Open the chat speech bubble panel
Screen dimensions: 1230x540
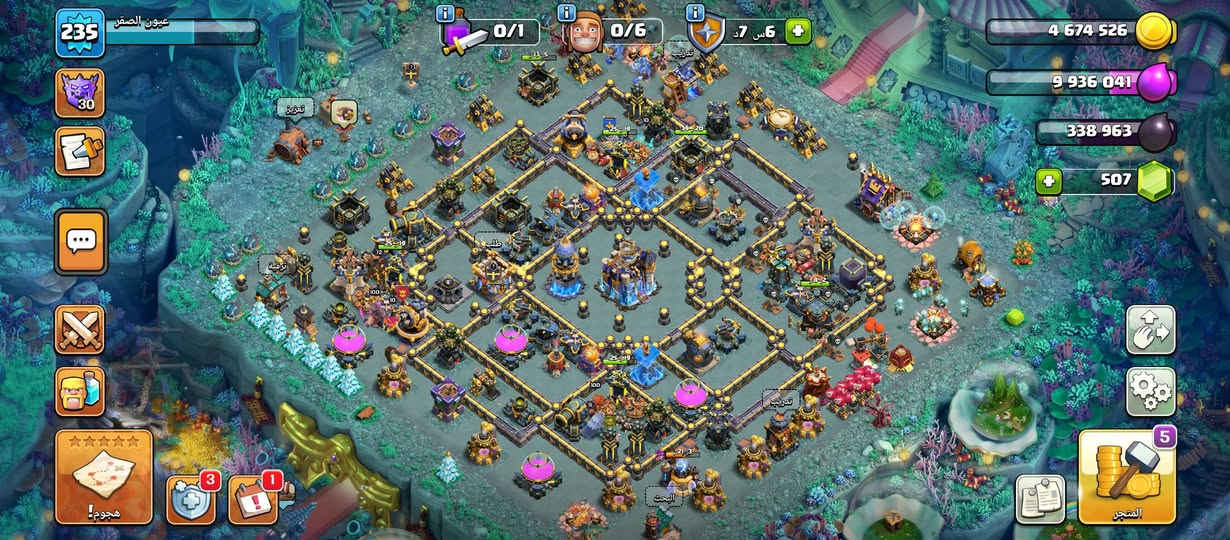click(80, 241)
